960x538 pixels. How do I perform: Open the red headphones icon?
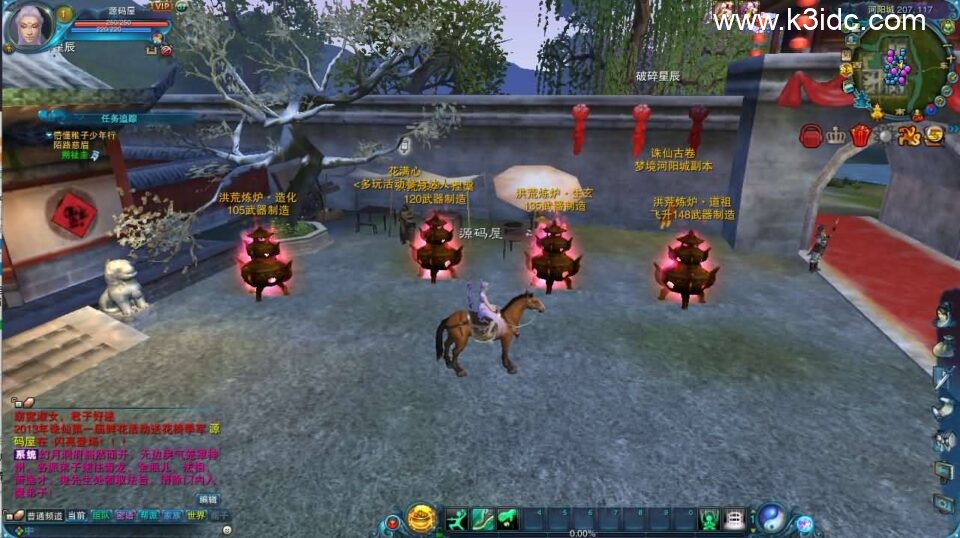click(811, 136)
